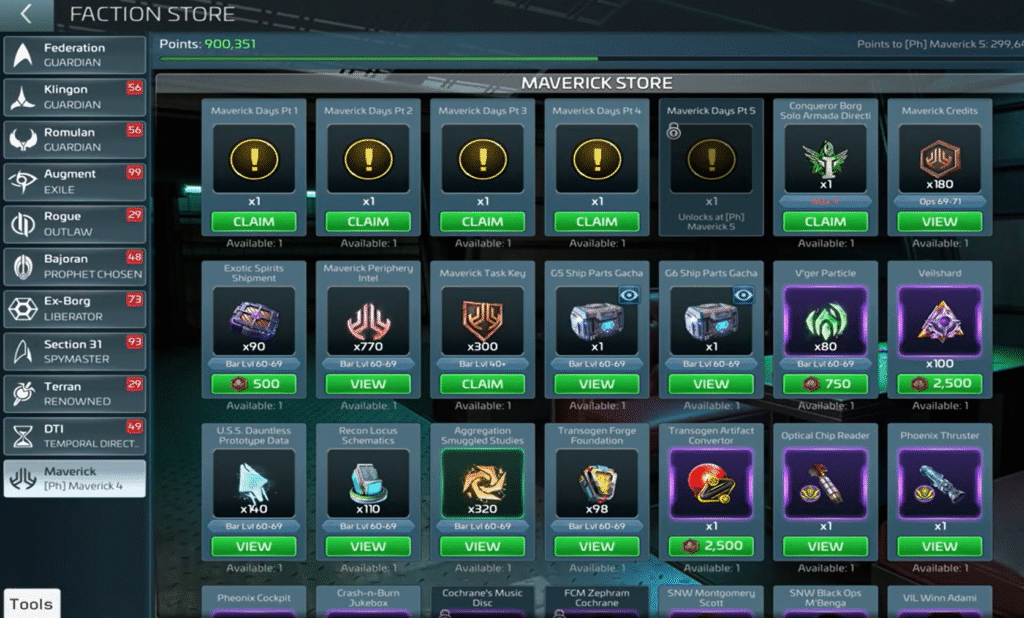This screenshot has width=1024, height=618.
Task: Claim the Conqueror Borg Solo Armada Directive
Action: (825, 222)
